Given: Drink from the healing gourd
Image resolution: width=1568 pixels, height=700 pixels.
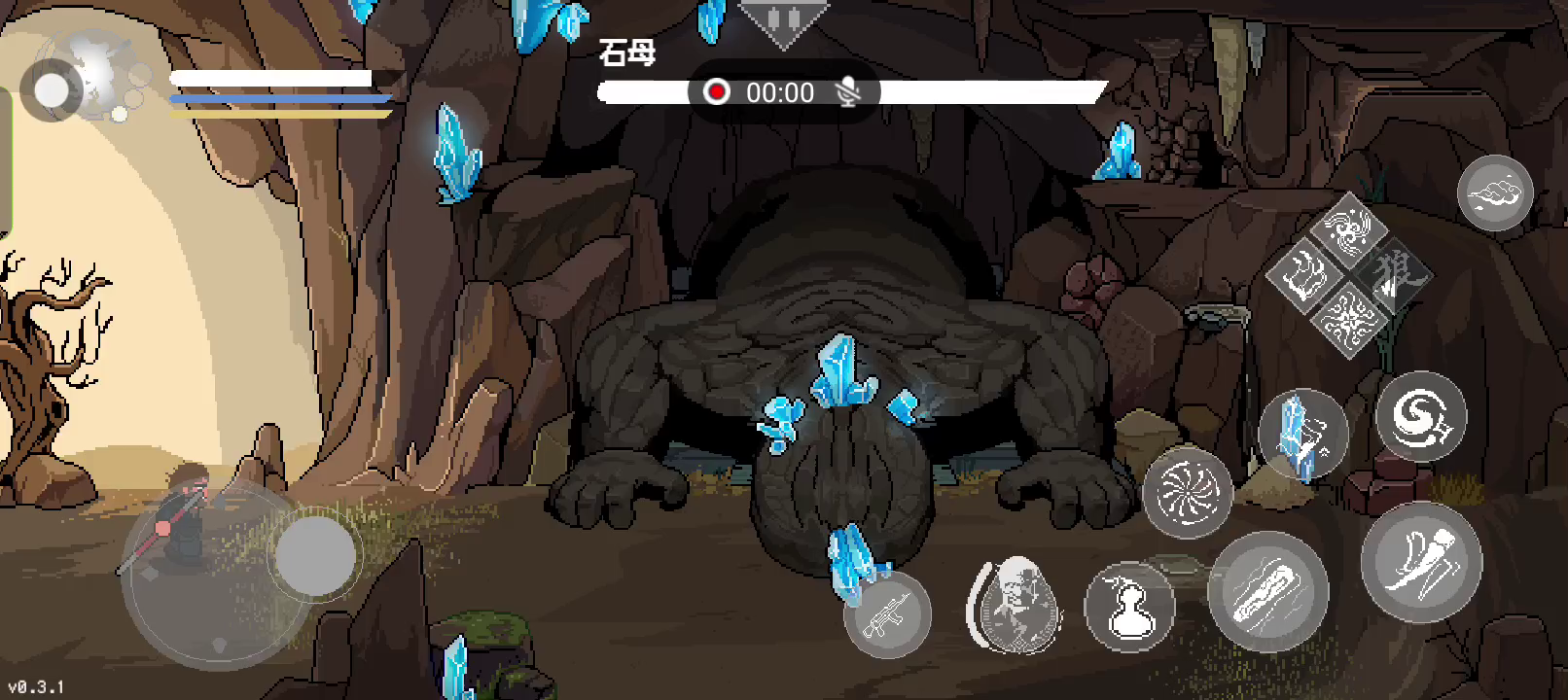Looking at the screenshot, I should click(x=1129, y=609).
